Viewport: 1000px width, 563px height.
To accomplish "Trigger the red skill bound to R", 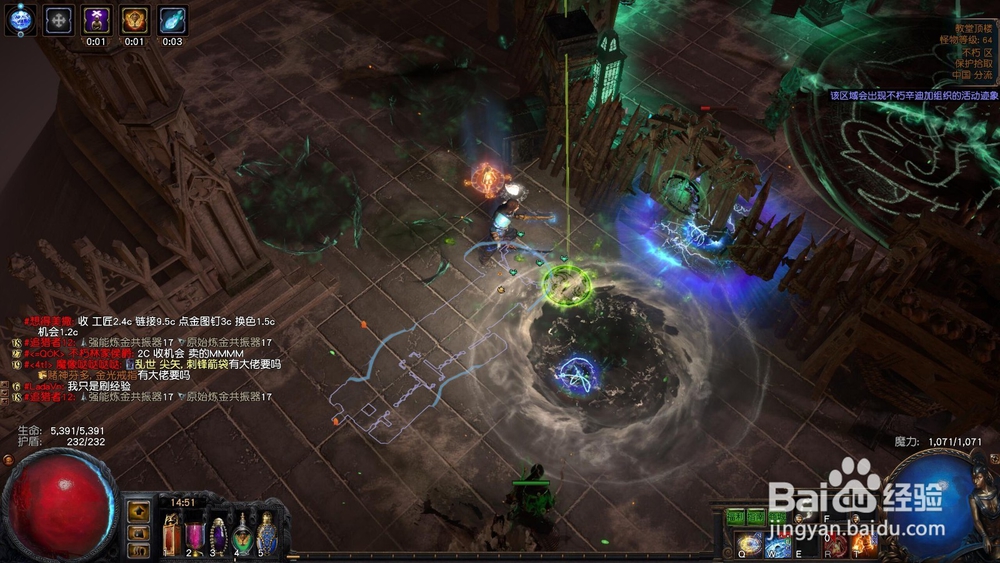I will pos(836,544).
